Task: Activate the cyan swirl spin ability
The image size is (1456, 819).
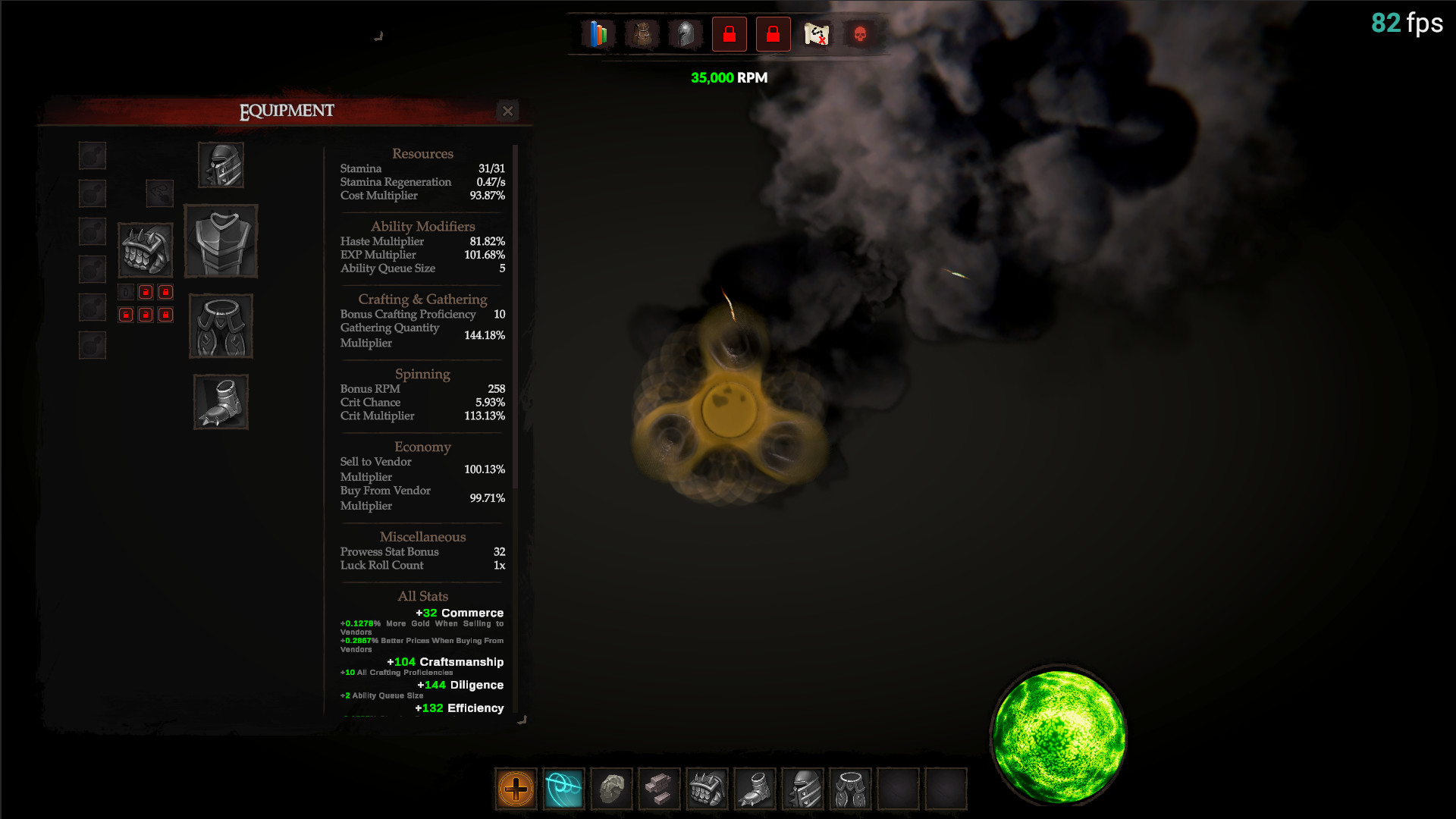Action: tap(563, 789)
